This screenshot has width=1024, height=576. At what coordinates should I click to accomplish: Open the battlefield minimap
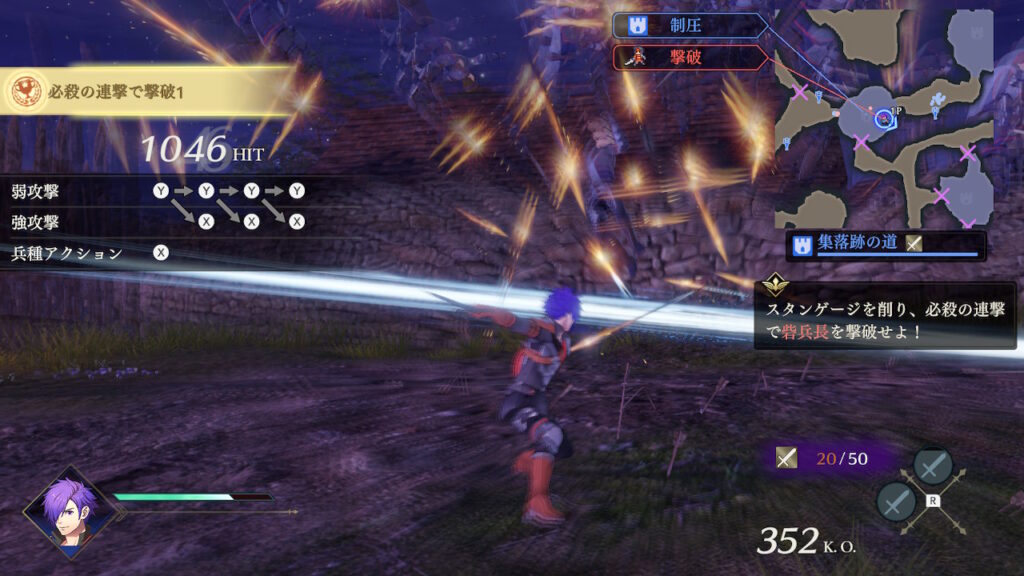tap(884, 118)
